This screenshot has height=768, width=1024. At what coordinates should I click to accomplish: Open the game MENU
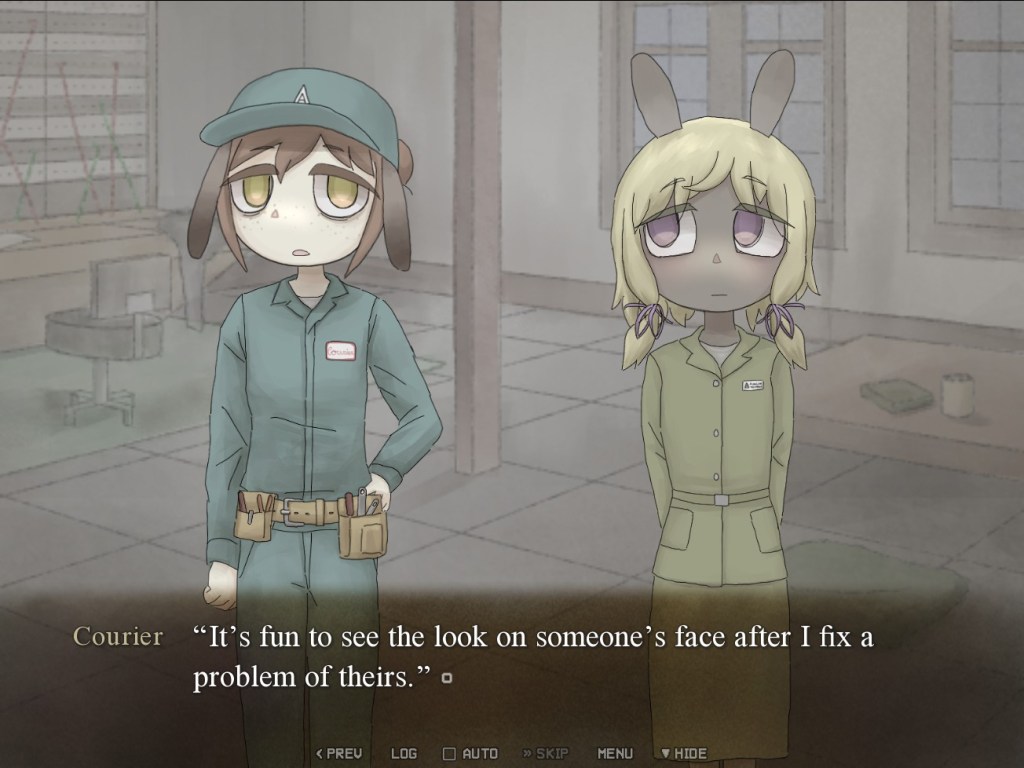(x=615, y=753)
